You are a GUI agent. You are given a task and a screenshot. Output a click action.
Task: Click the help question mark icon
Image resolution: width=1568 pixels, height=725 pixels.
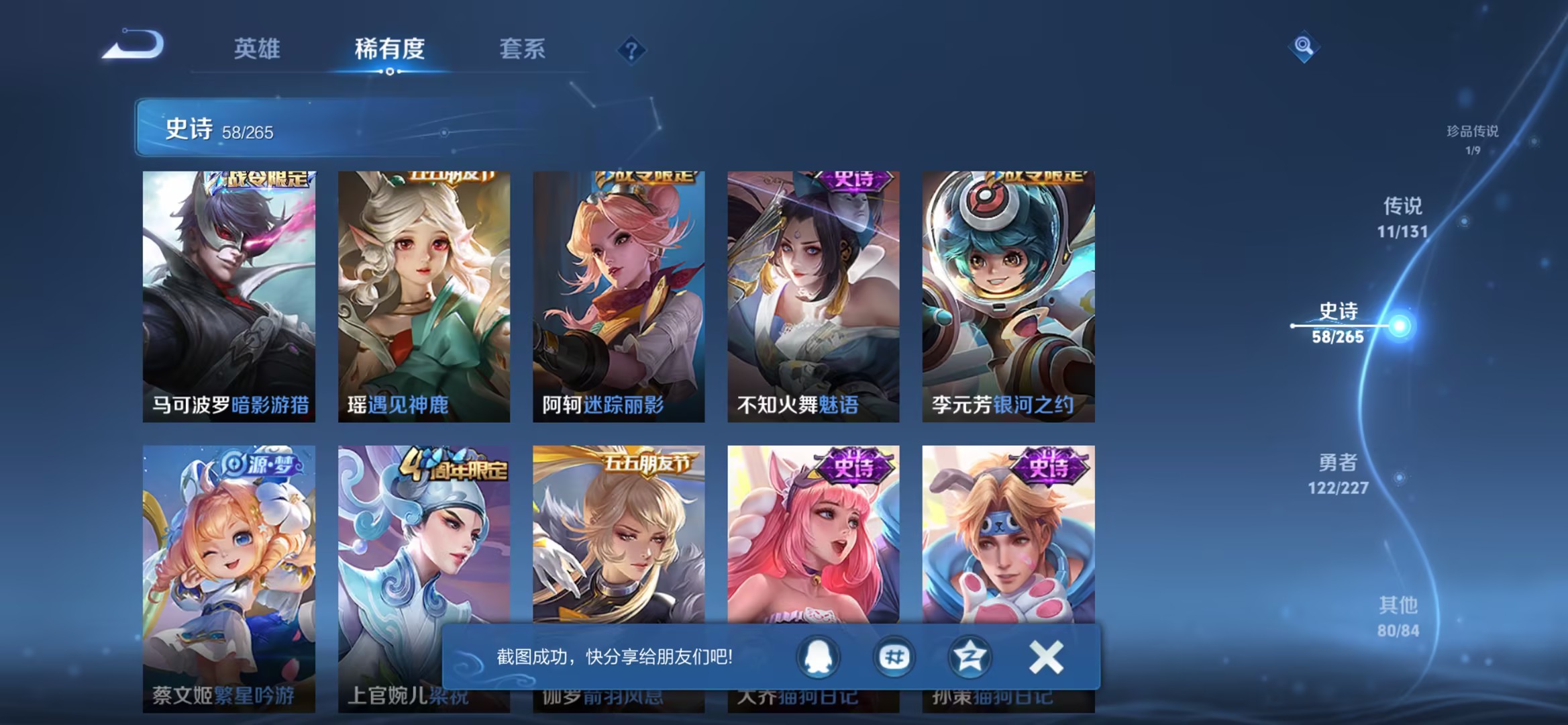point(633,50)
